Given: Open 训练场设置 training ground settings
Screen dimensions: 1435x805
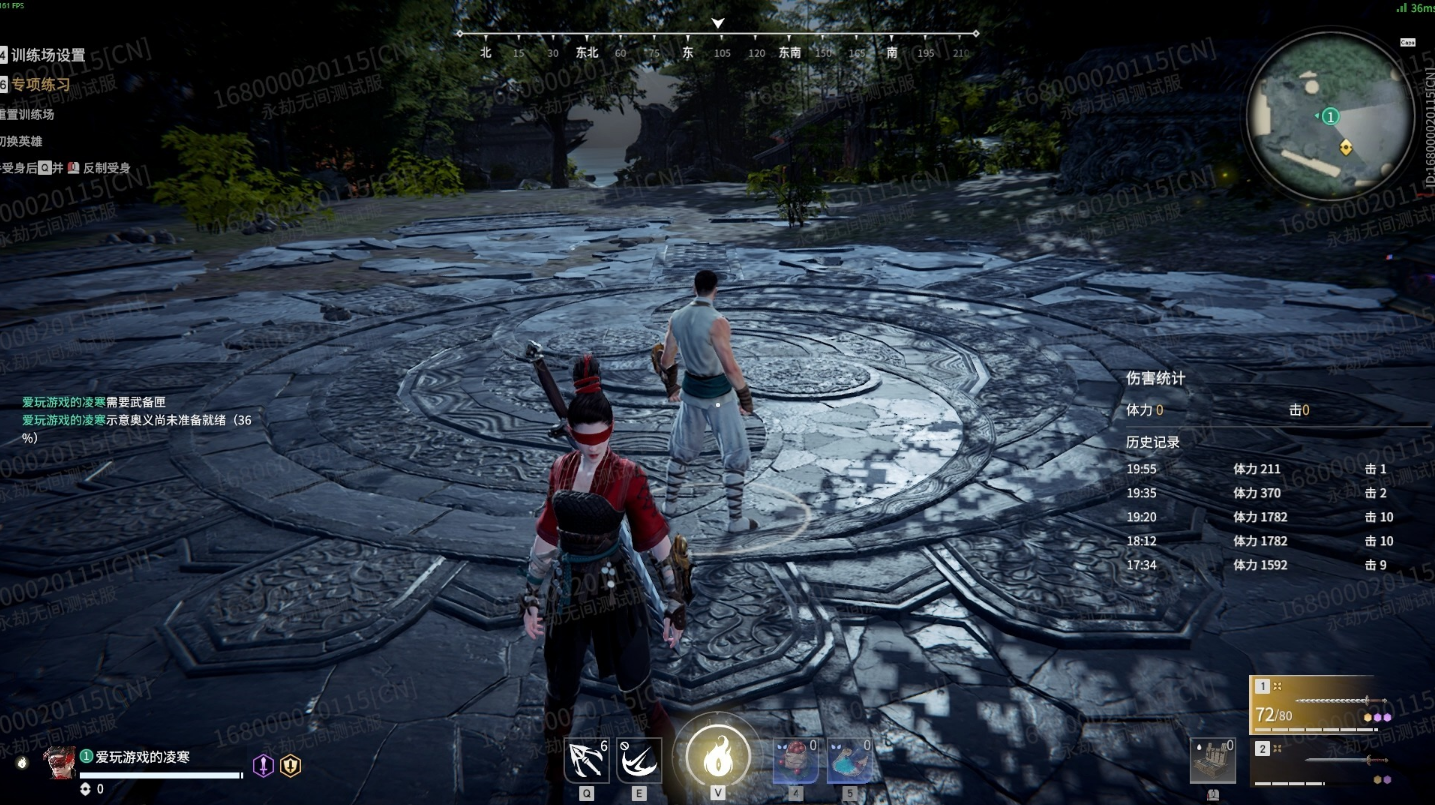Looking at the screenshot, I should (x=48, y=55).
